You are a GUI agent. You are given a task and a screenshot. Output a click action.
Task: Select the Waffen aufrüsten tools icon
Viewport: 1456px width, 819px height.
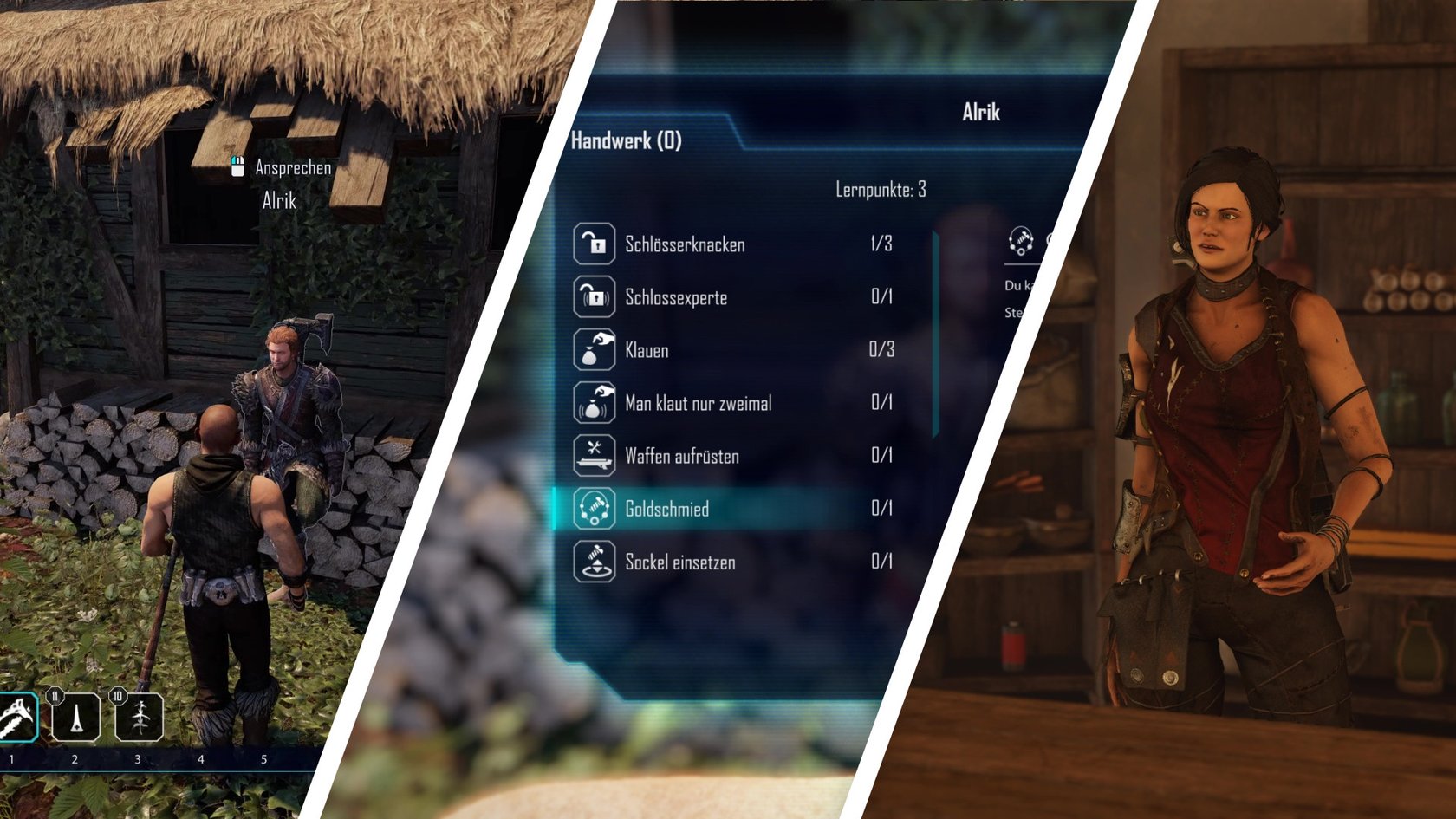pyautogui.click(x=593, y=456)
